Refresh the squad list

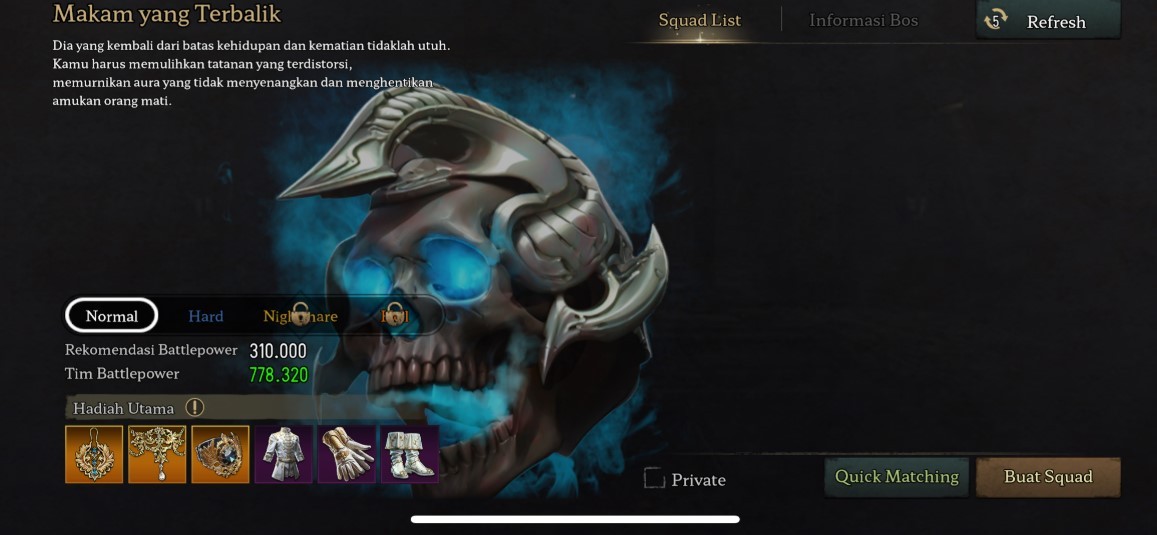tap(1047, 21)
